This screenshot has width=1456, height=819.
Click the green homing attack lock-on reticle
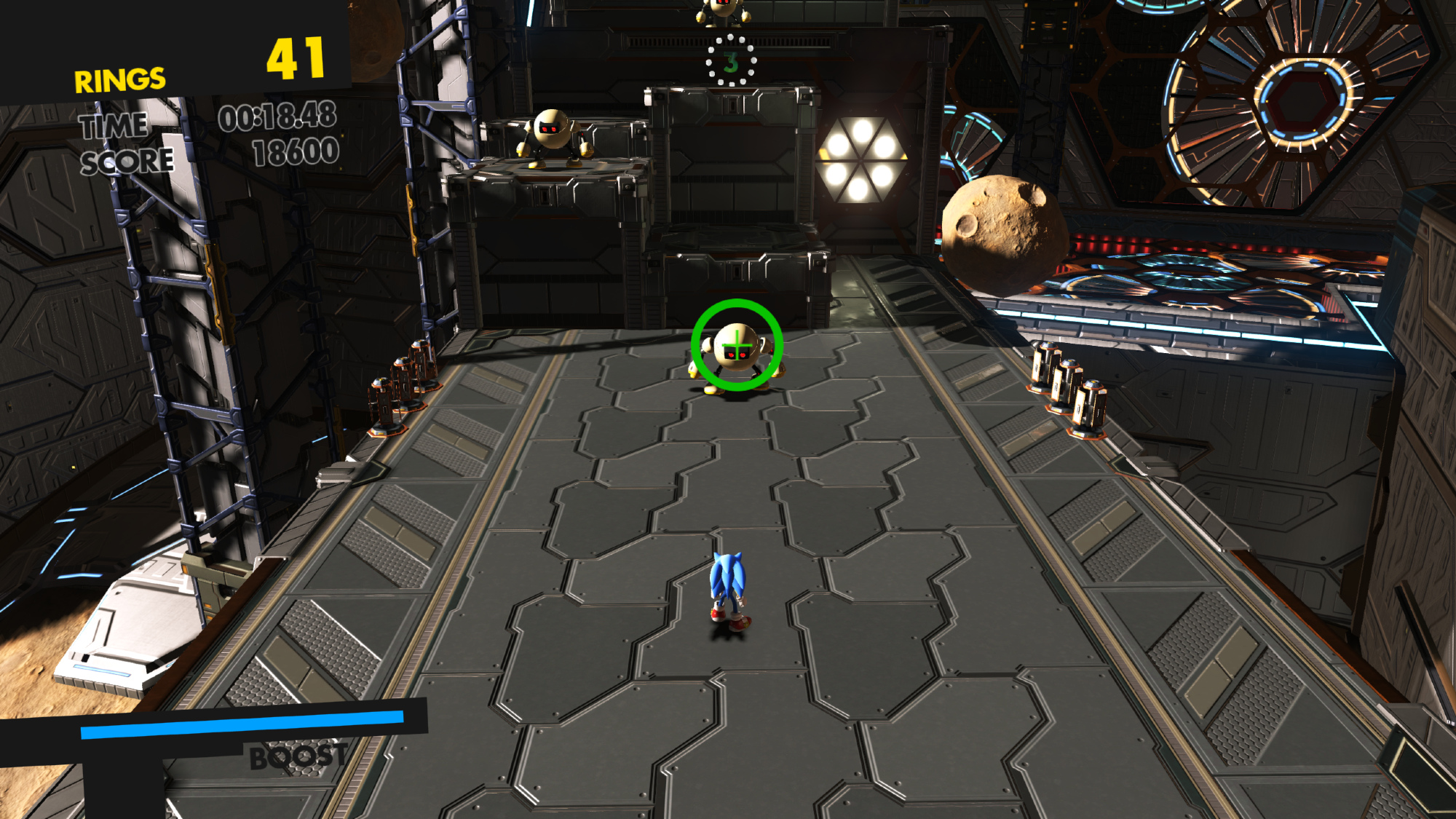(x=737, y=345)
